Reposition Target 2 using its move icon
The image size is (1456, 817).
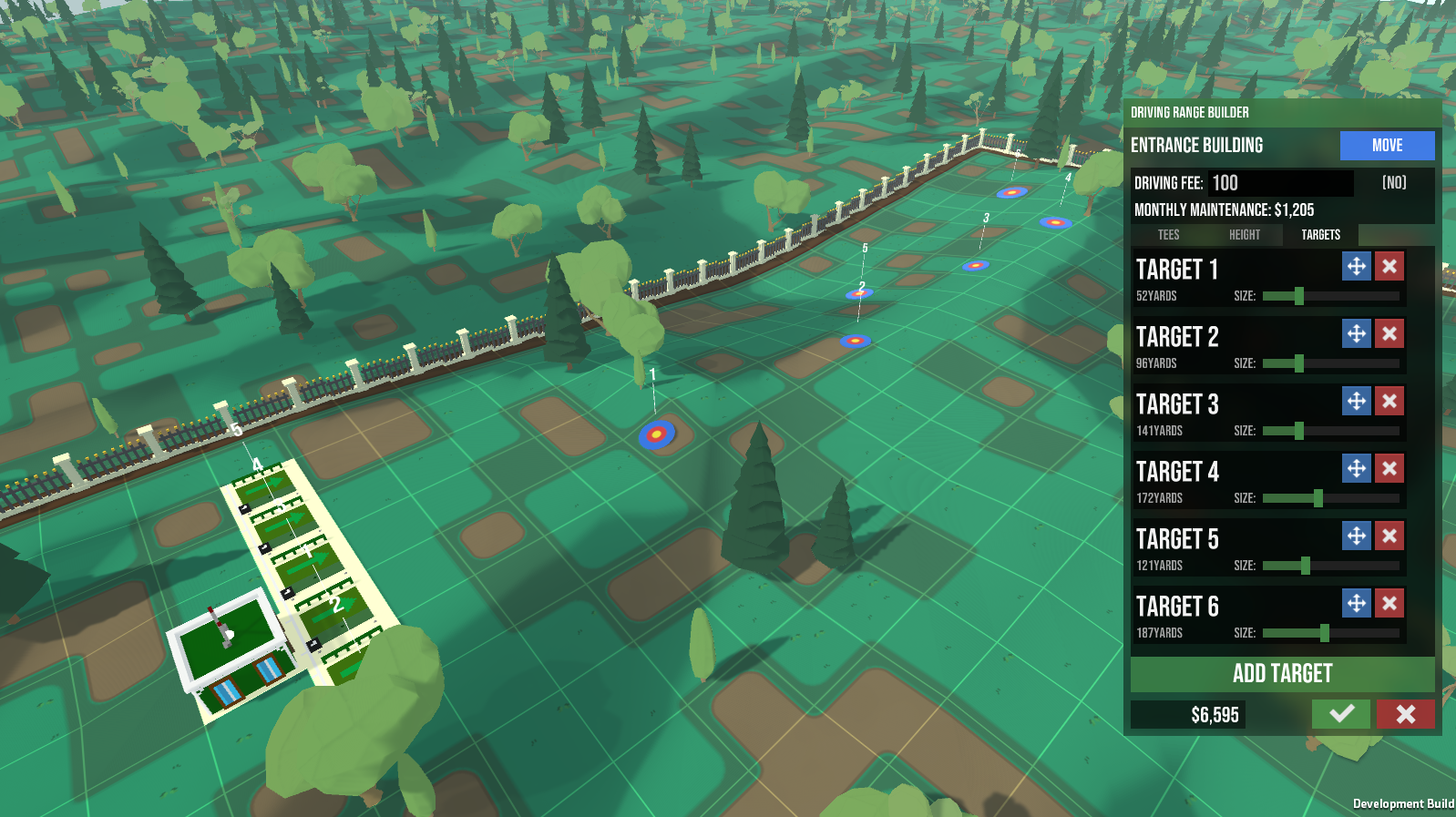click(1356, 333)
